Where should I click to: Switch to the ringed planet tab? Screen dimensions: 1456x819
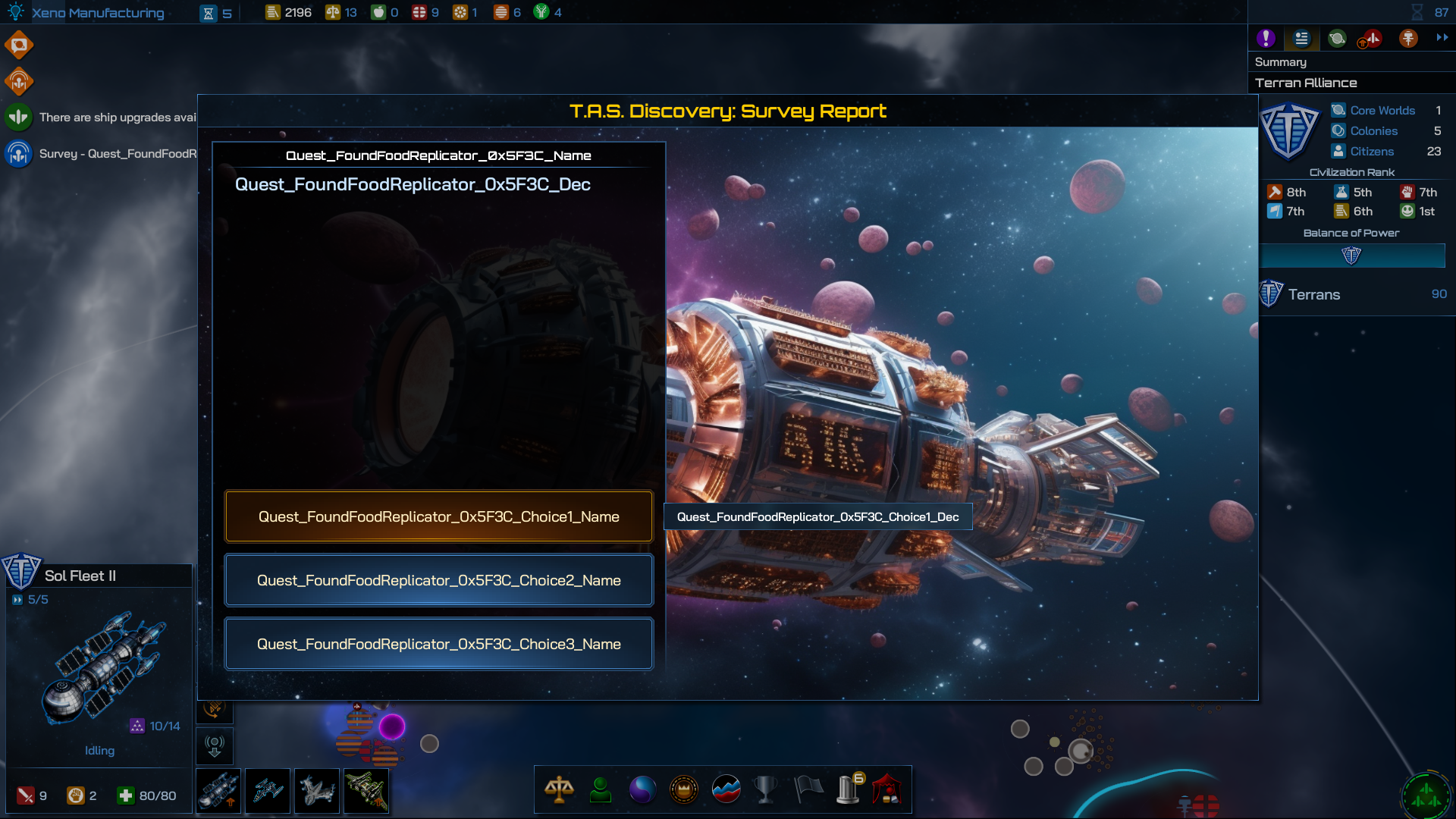click(1337, 38)
